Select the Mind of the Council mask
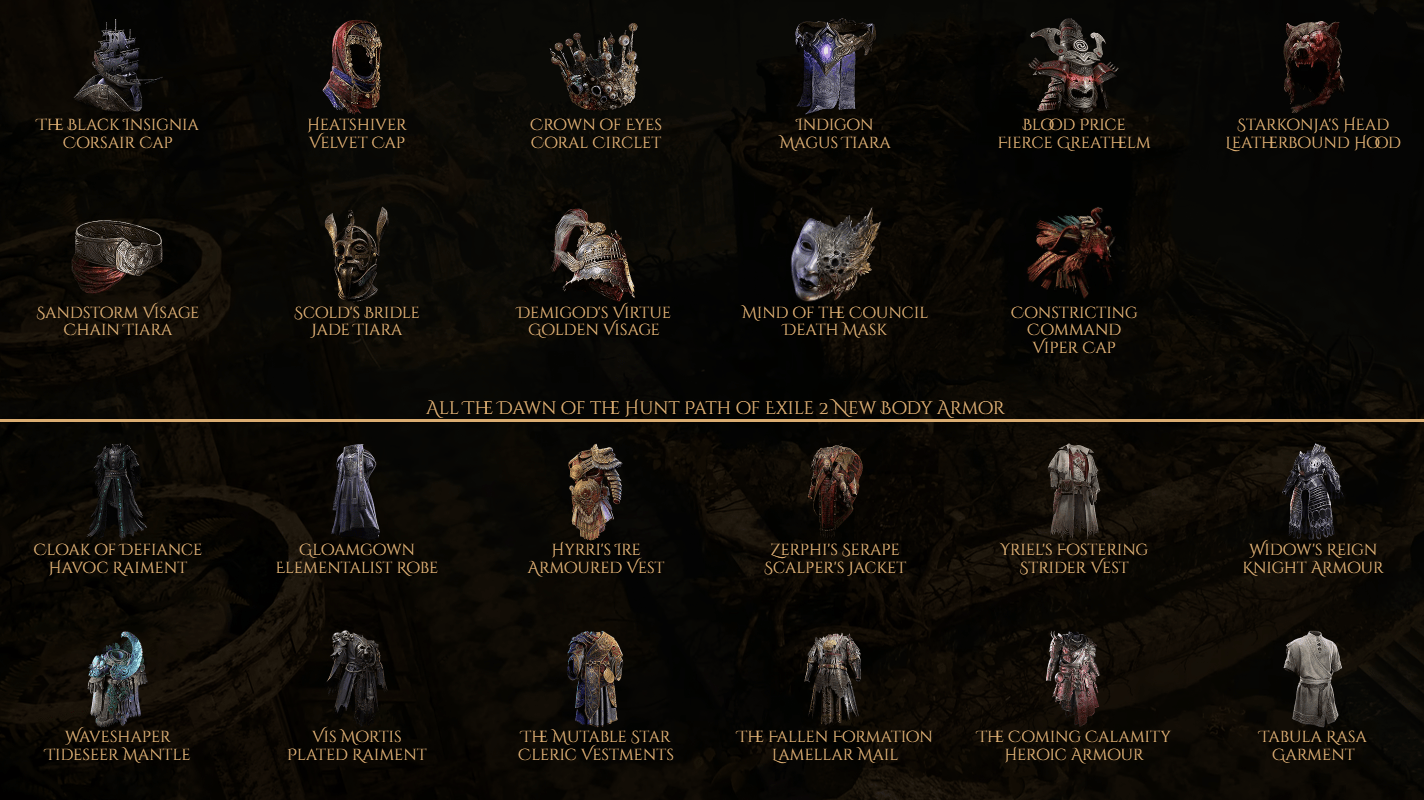Image resolution: width=1424 pixels, height=800 pixels. click(835, 255)
